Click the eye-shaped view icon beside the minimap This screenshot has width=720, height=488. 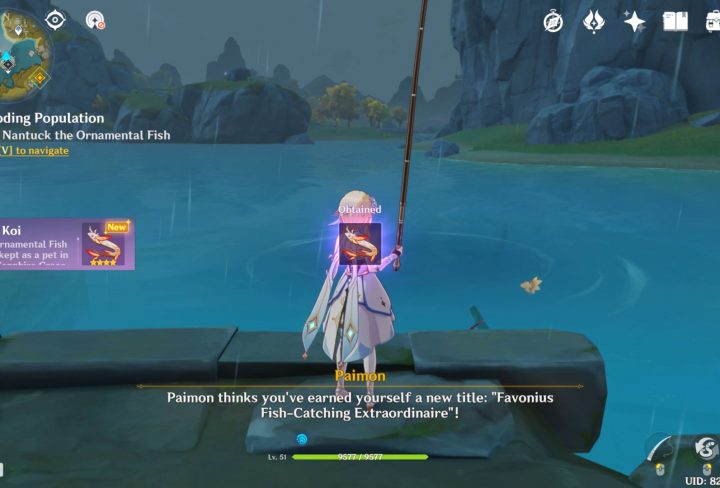tap(55, 20)
